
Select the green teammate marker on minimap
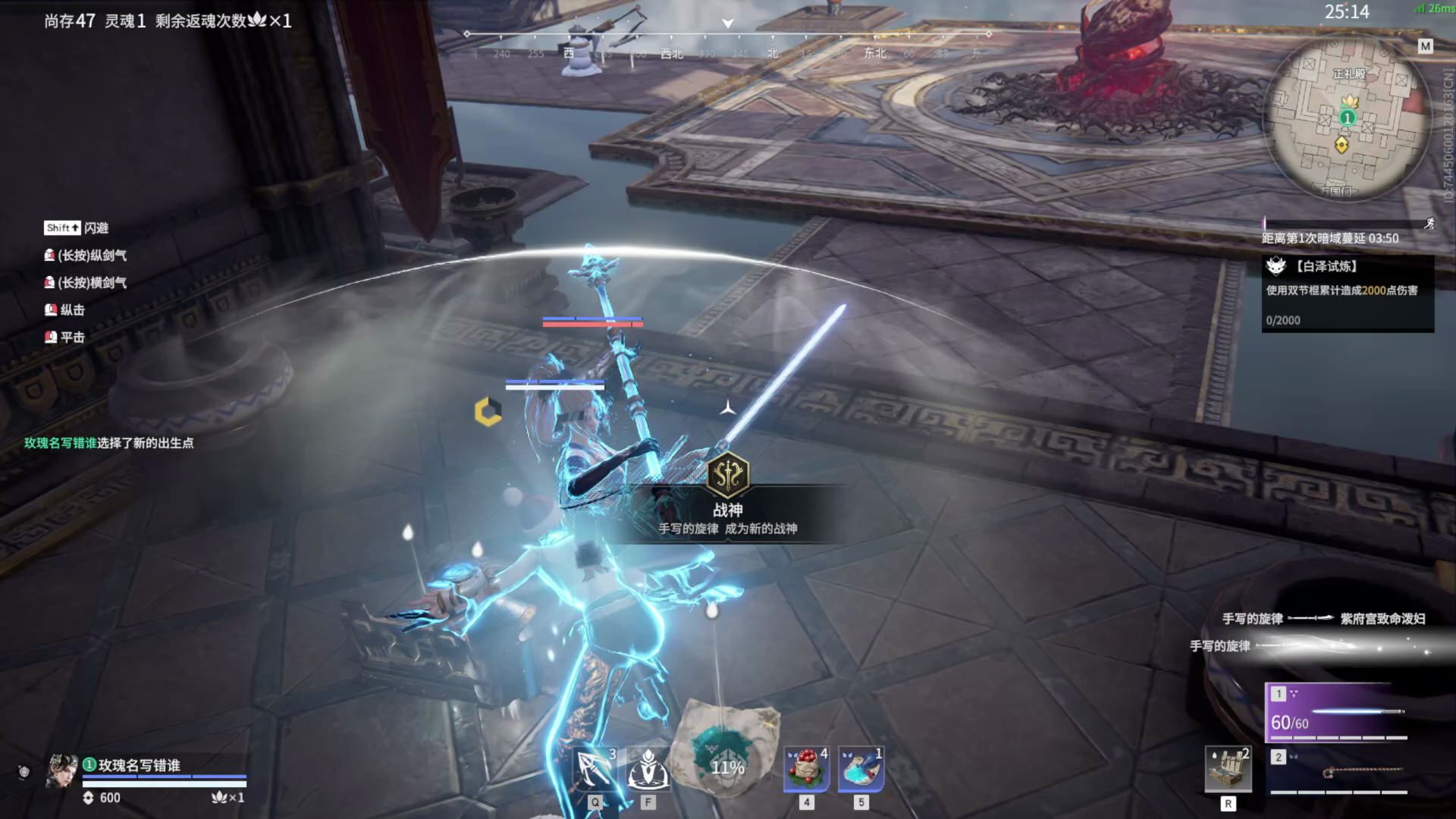[1347, 118]
